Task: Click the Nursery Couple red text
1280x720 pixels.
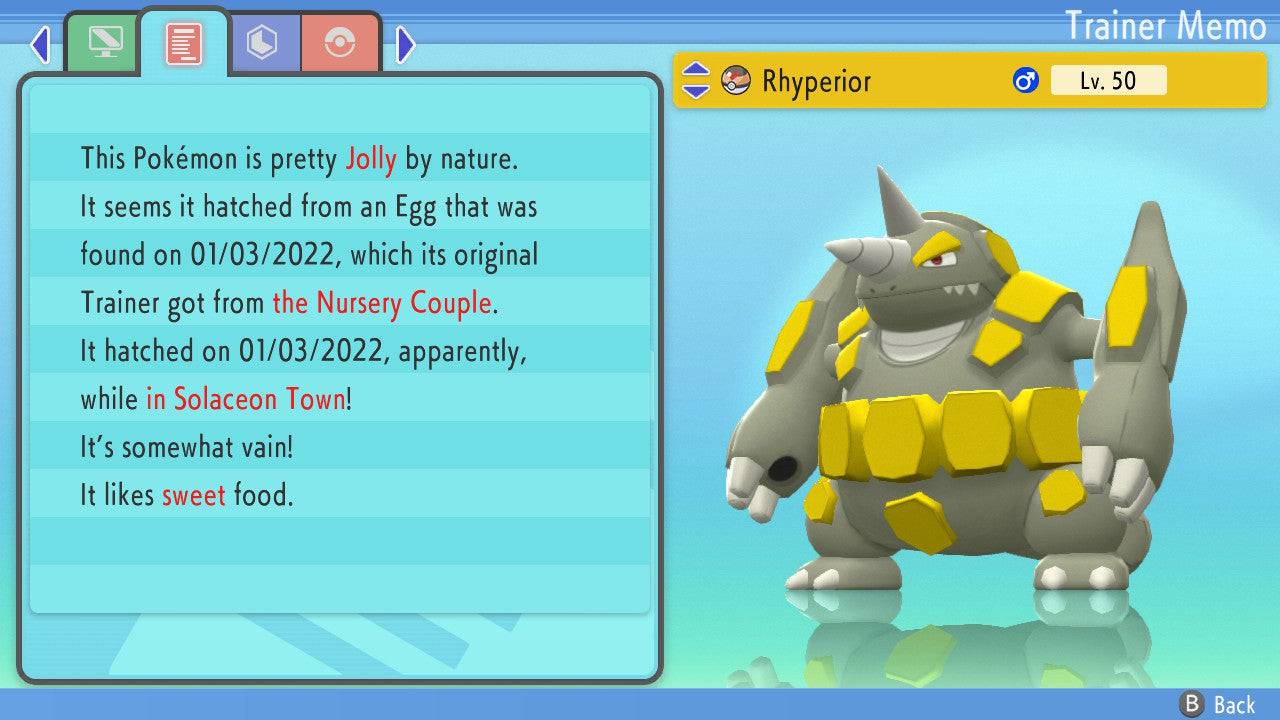Action: pyautogui.click(x=381, y=303)
